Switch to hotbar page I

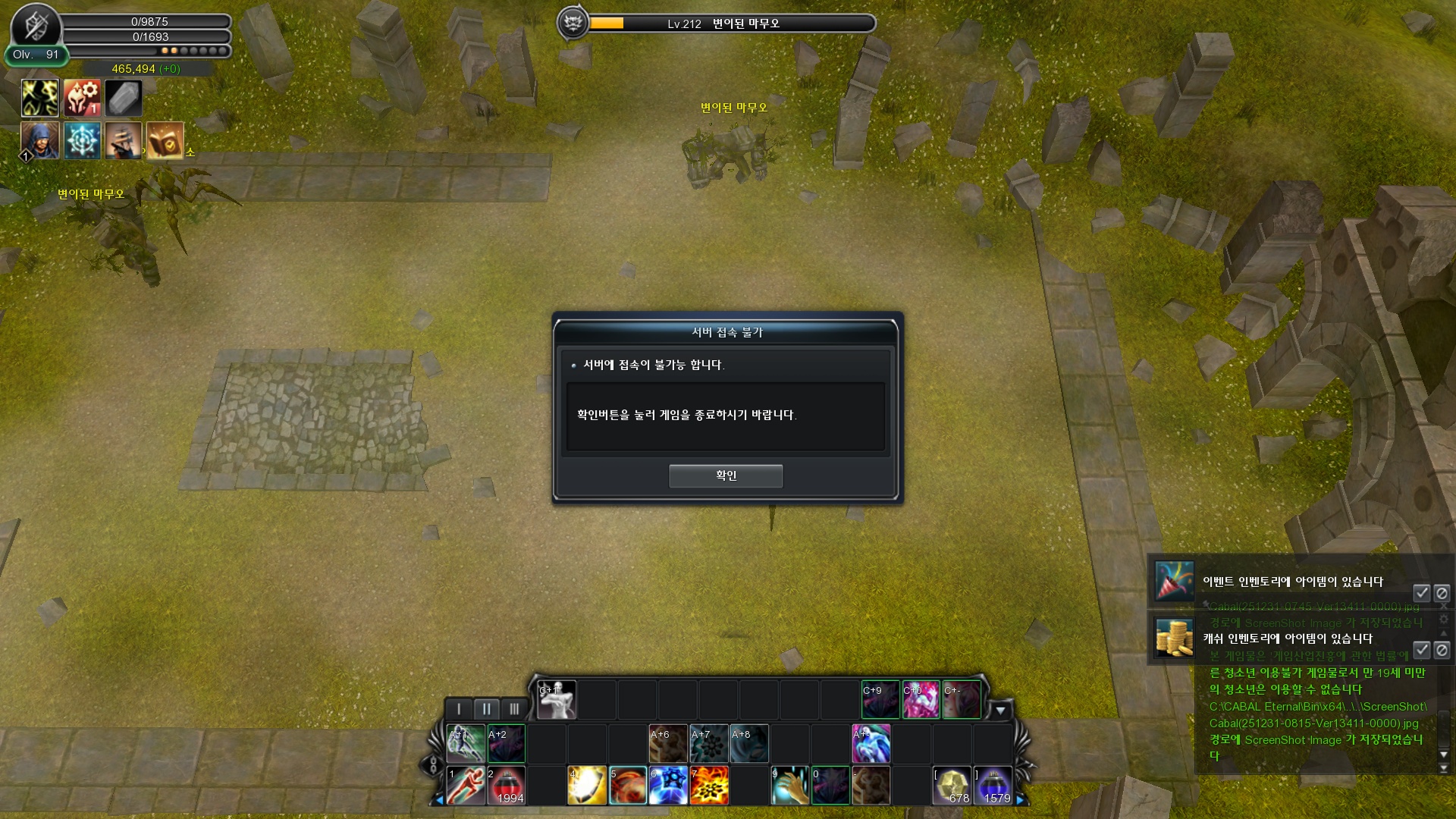pos(459,709)
